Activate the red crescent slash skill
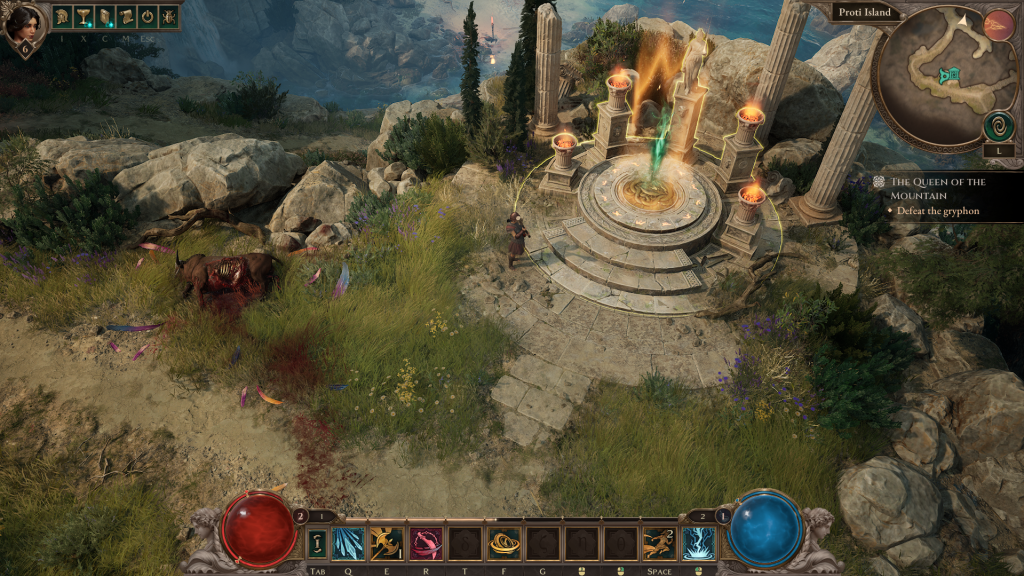The width and height of the screenshot is (1024, 576). pyautogui.click(x=427, y=543)
